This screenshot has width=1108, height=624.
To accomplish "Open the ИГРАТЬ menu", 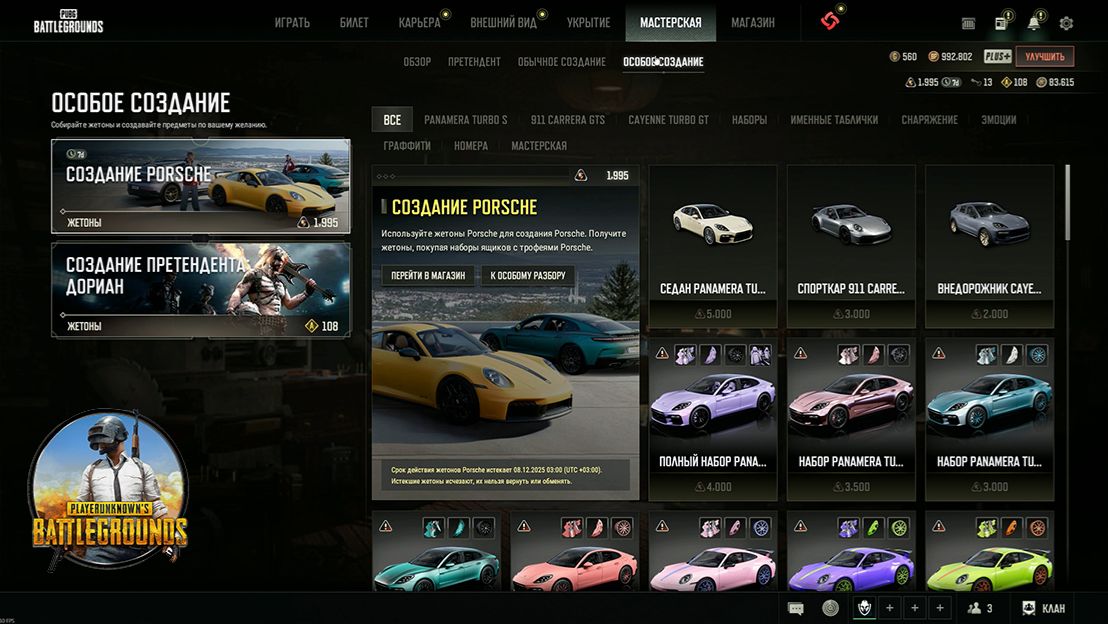I will click(x=292, y=22).
